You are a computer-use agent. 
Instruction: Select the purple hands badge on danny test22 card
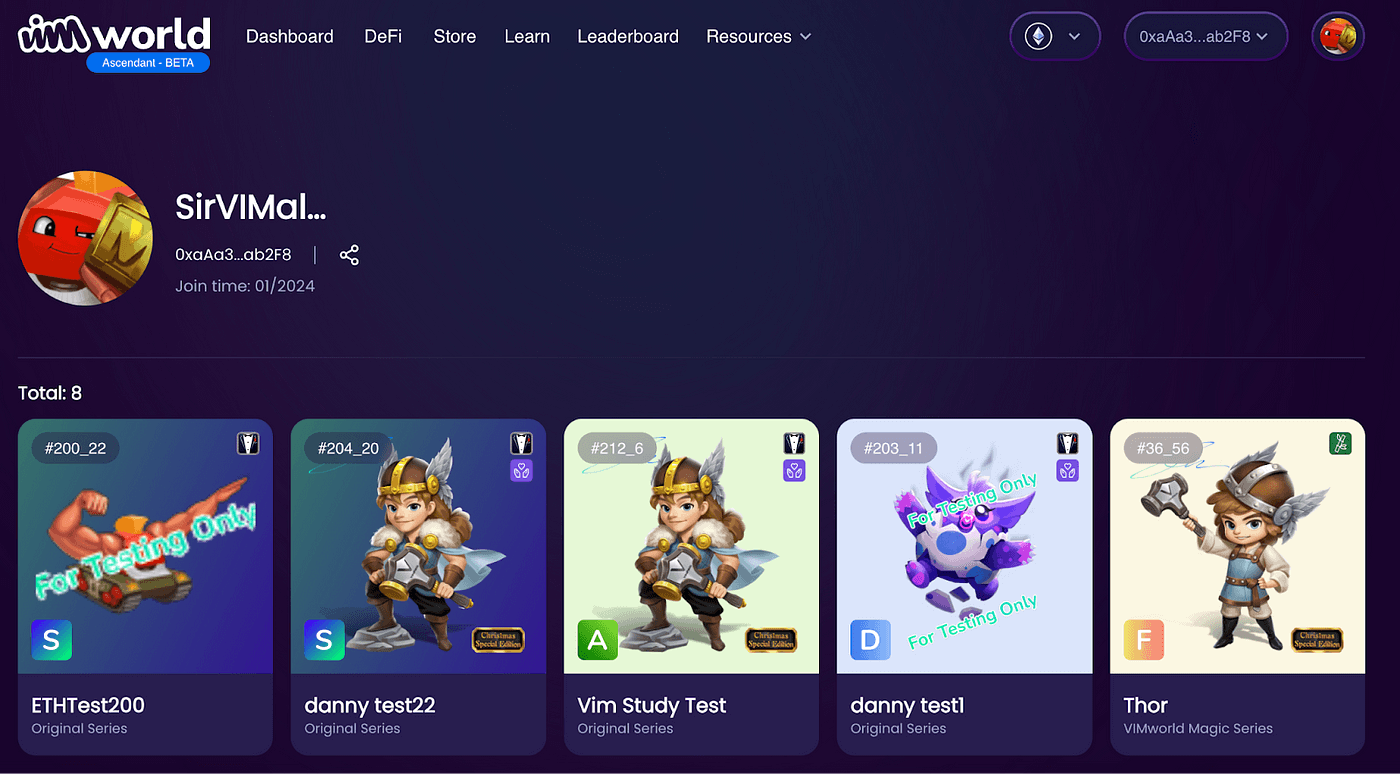point(521,470)
